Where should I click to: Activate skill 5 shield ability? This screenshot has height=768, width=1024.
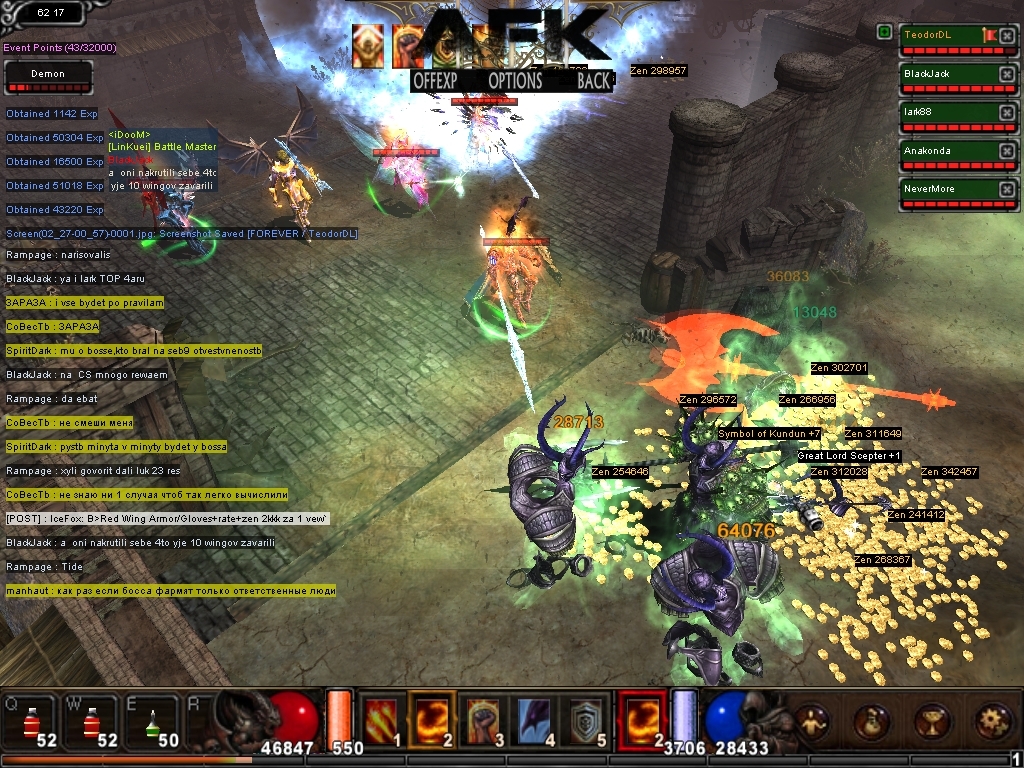point(589,718)
